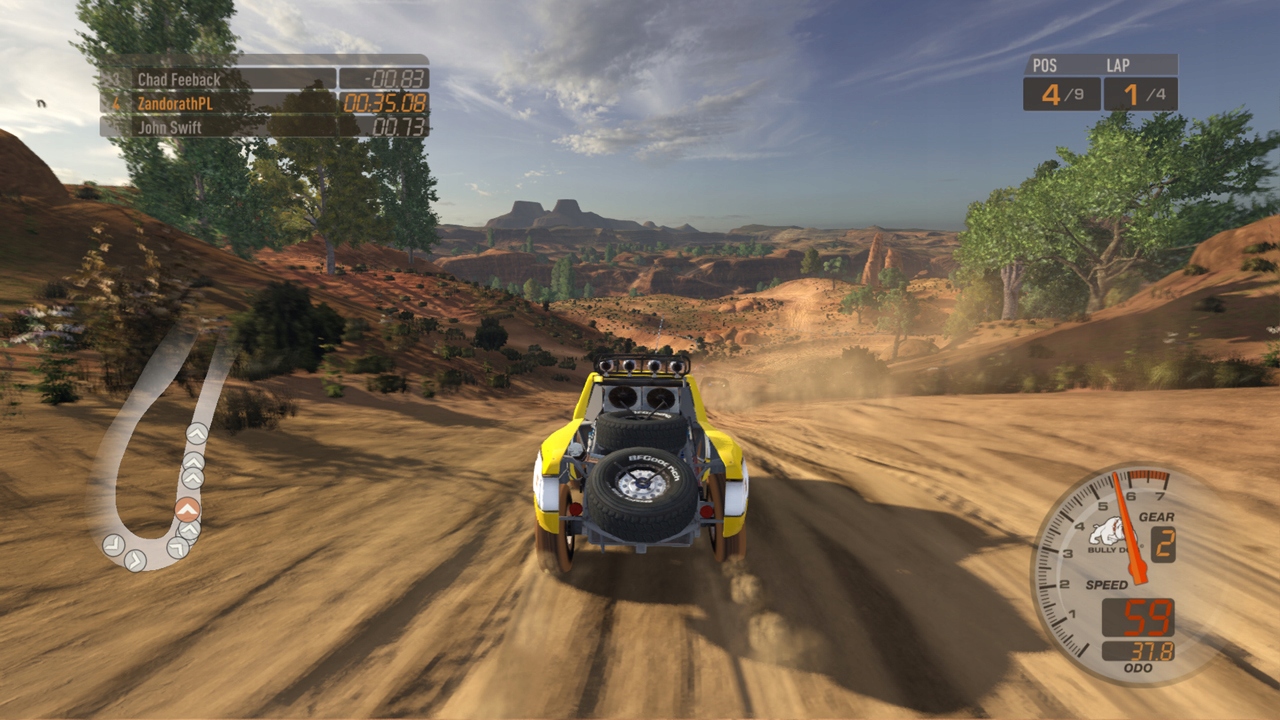Choose the ZandorathPL standings row
Image resolution: width=1280 pixels, height=720 pixels.
[x=265, y=103]
